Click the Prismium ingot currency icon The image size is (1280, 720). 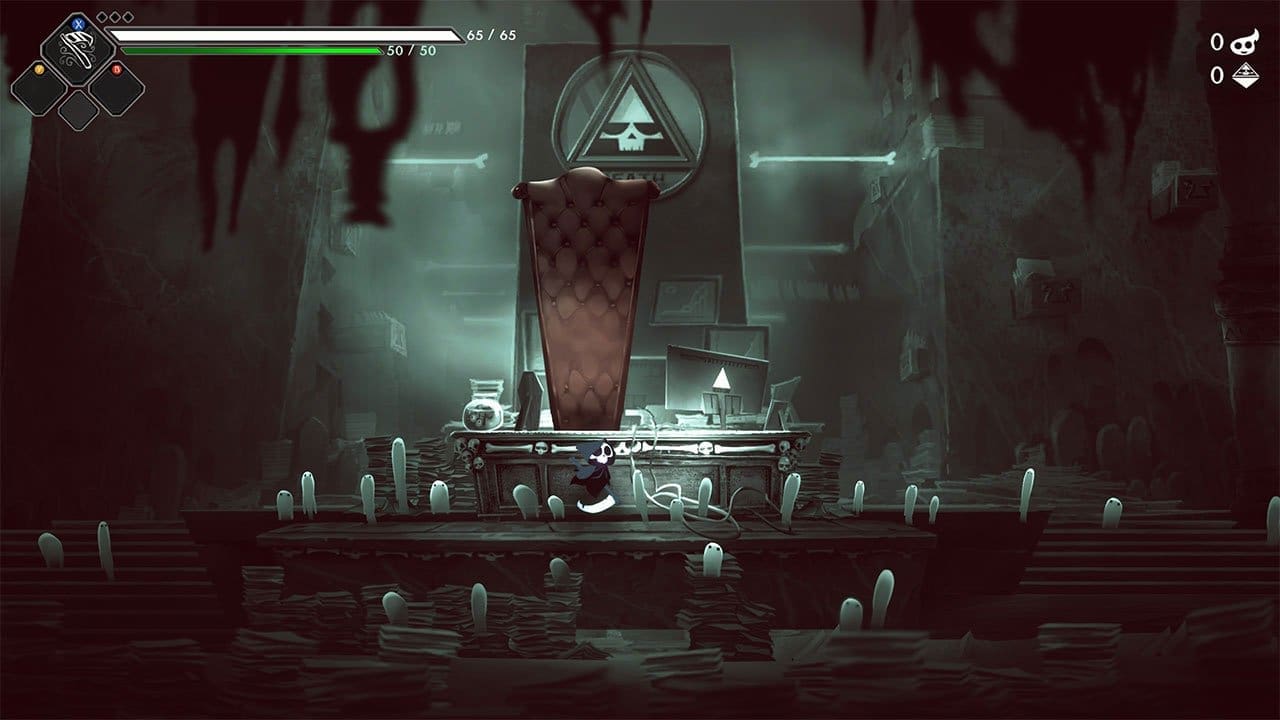[x=1244, y=75]
